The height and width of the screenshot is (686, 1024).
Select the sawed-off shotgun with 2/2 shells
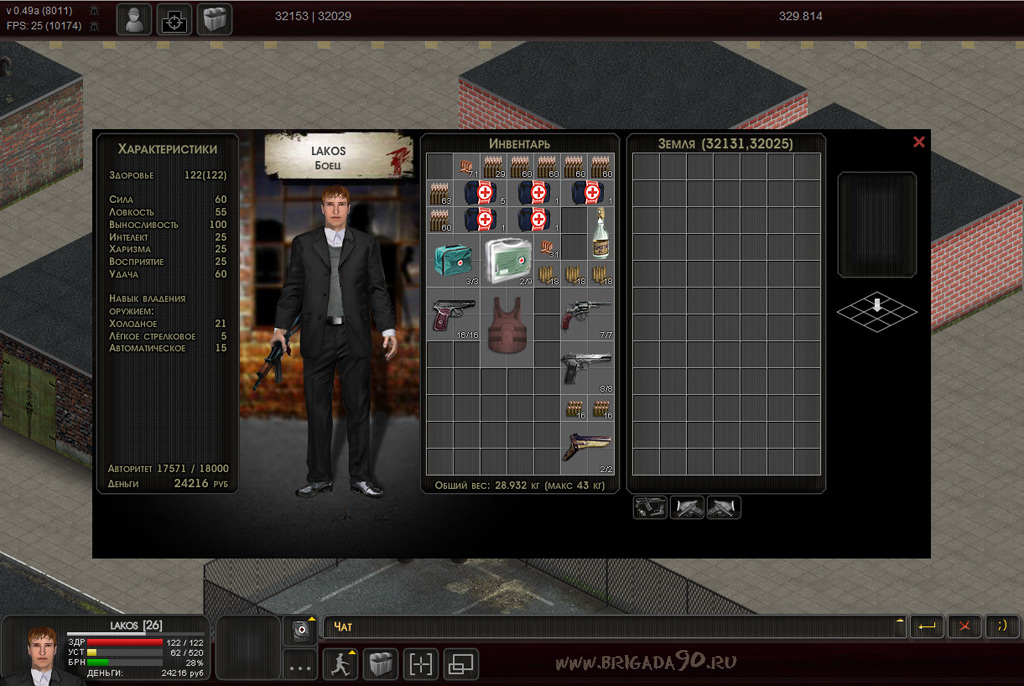pos(587,448)
